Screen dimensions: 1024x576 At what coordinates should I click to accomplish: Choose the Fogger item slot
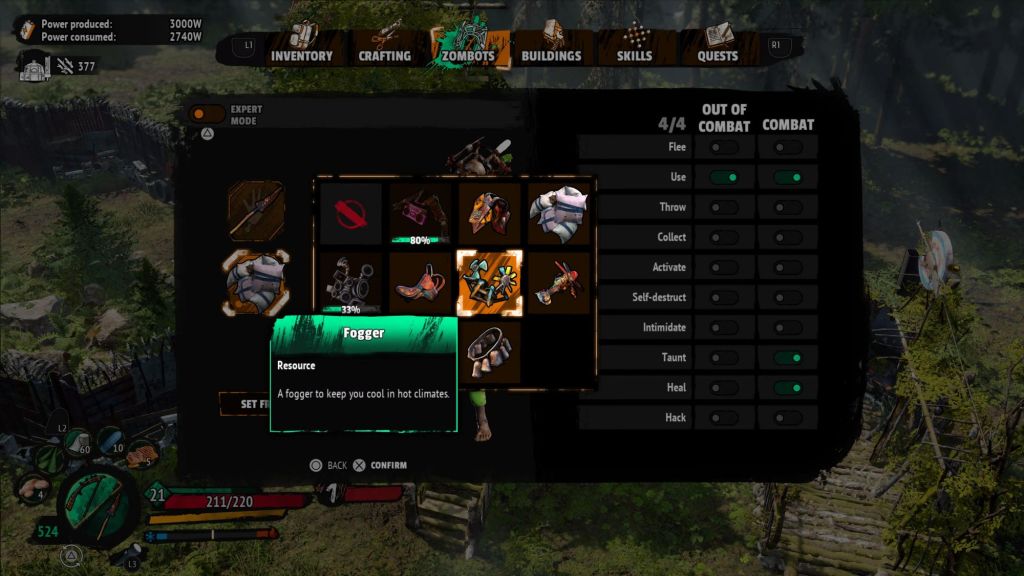[x=488, y=281]
